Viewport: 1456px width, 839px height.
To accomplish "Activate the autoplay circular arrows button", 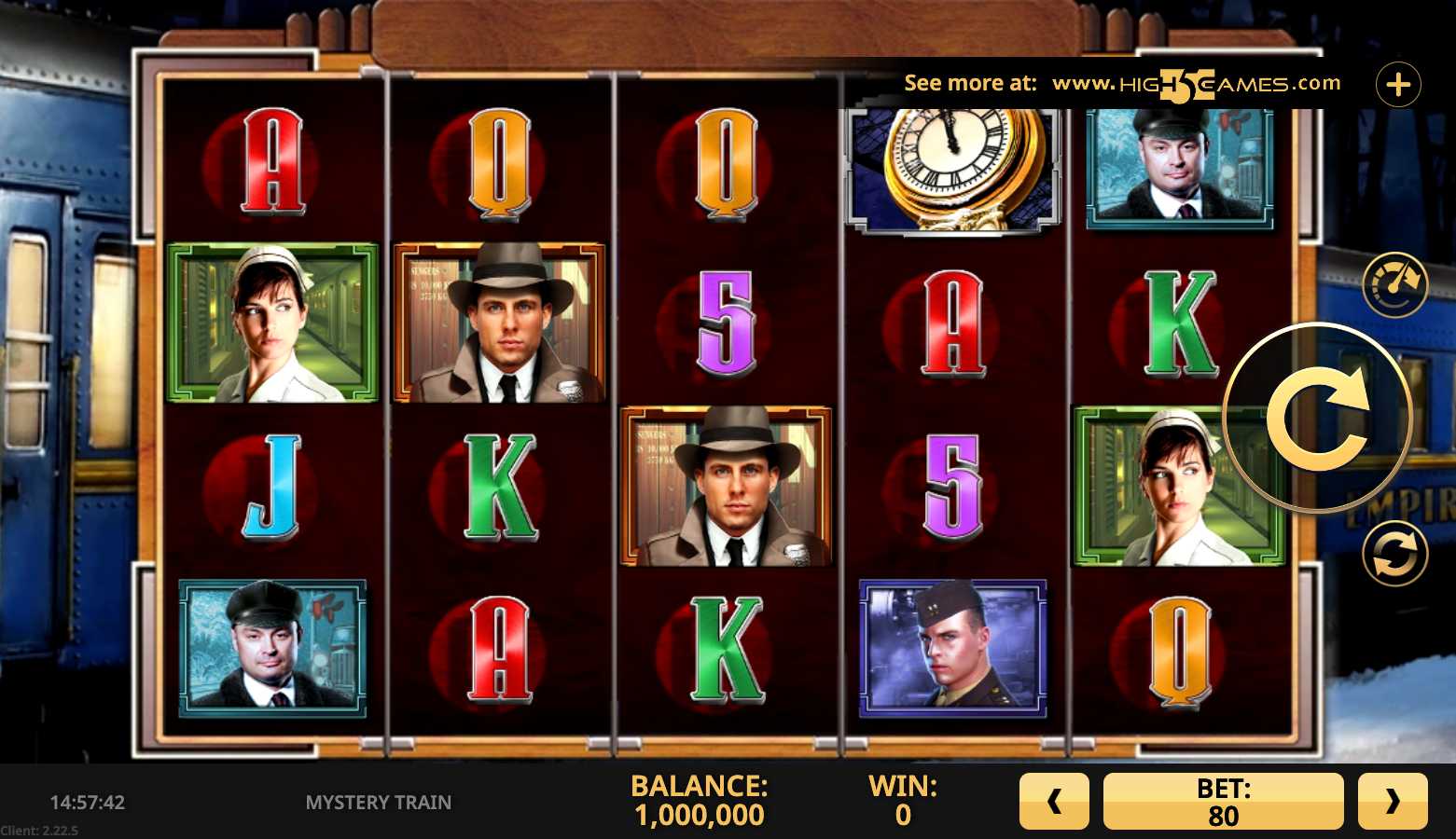I will point(1394,554).
